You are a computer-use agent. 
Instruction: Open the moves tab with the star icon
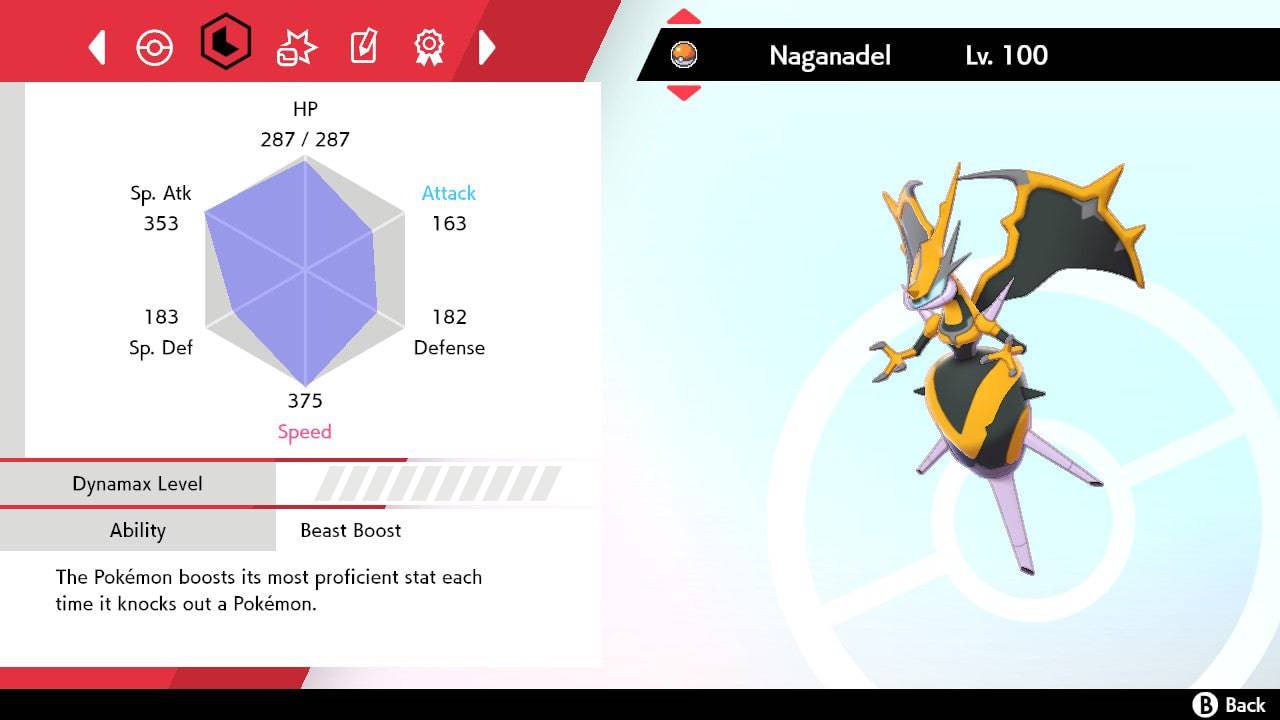(x=295, y=46)
